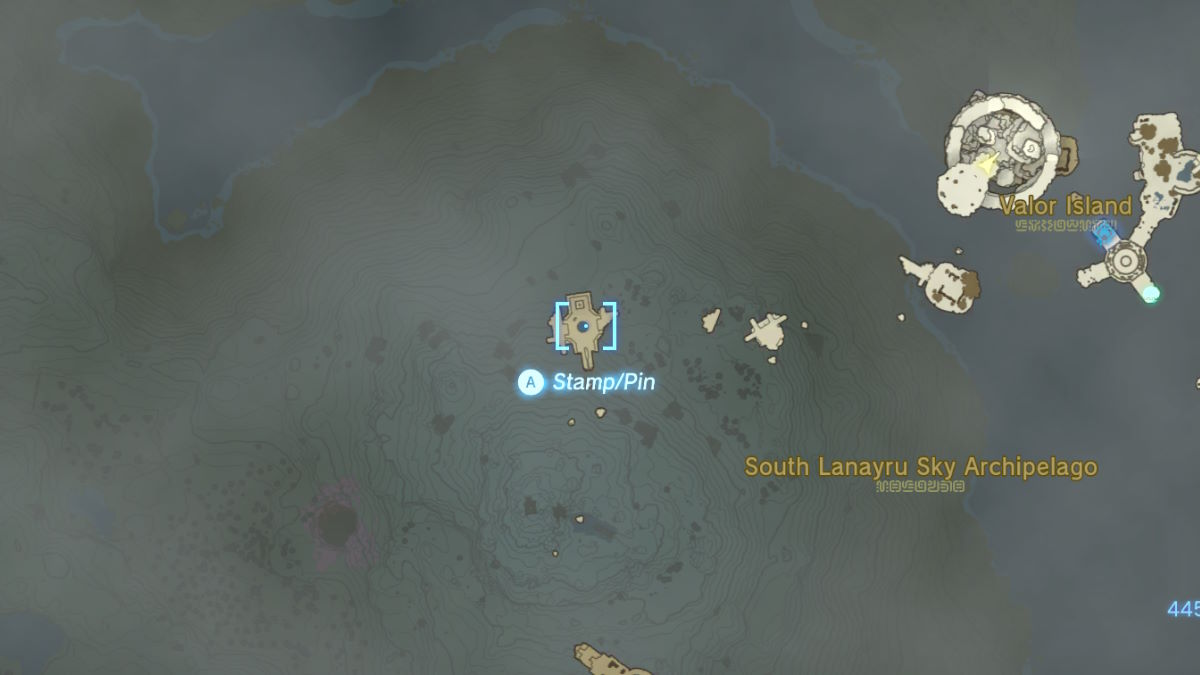Select the South Lanayru Sky Archipelago label

tap(921, 467)
